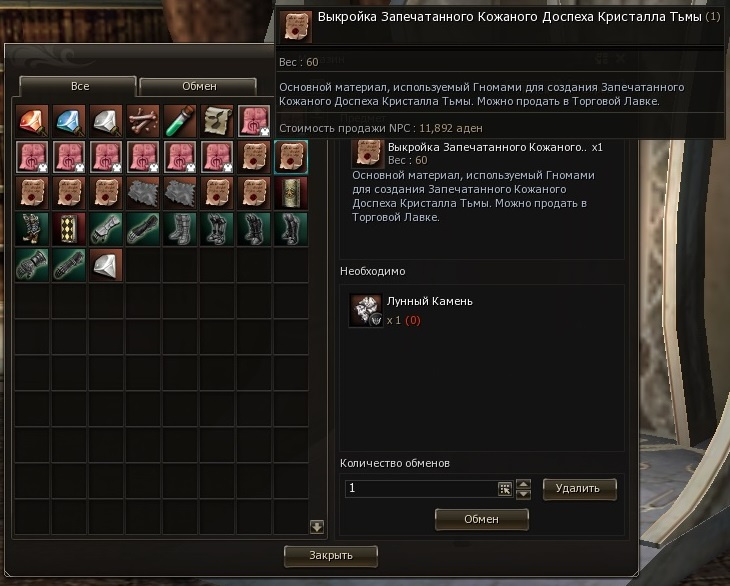Viewport: 730px width, 586px height.
Task: Select the red crystal item slot
Action: (x=32, y=120)
